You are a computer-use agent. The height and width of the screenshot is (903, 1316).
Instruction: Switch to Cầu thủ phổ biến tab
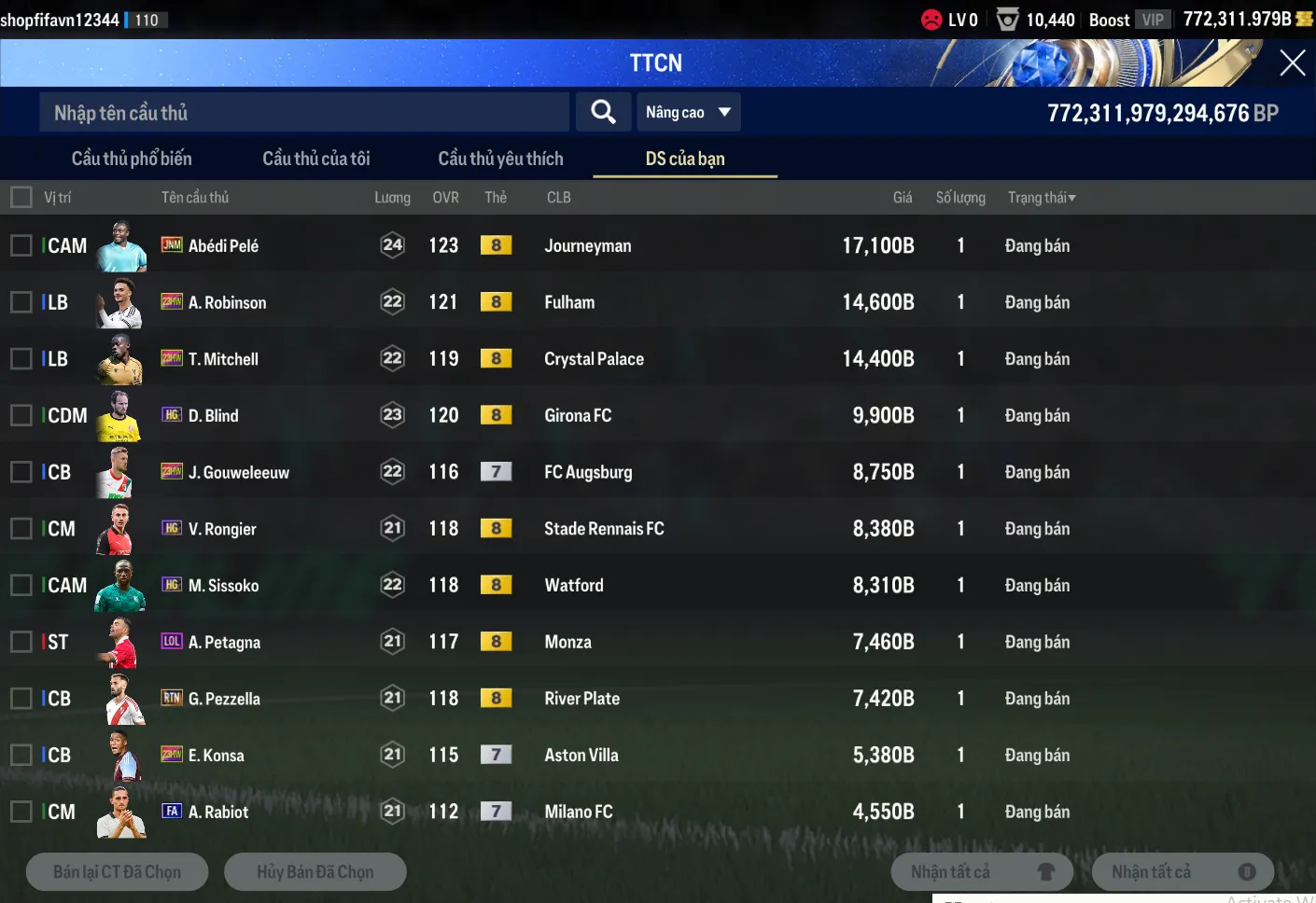(x=132, y=159)
